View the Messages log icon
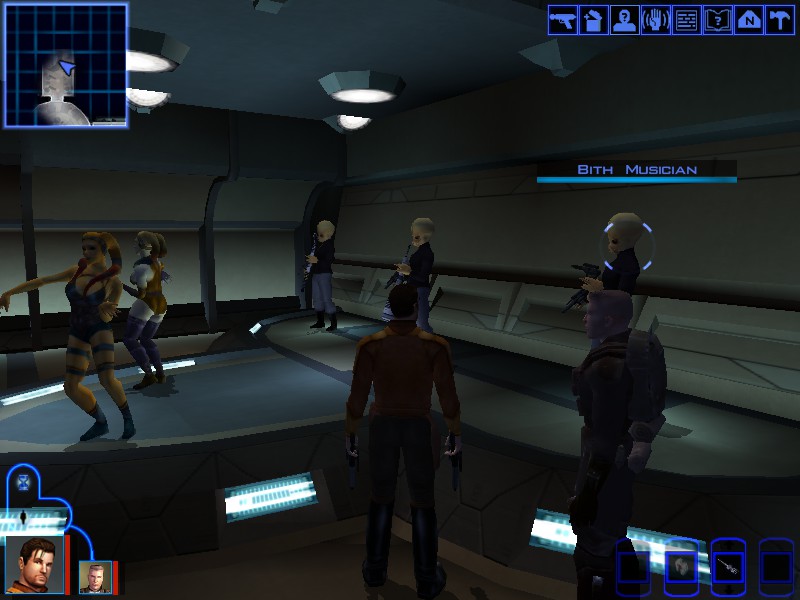The image size is (800, 600). pyautogui.click(x=686, y=20)
